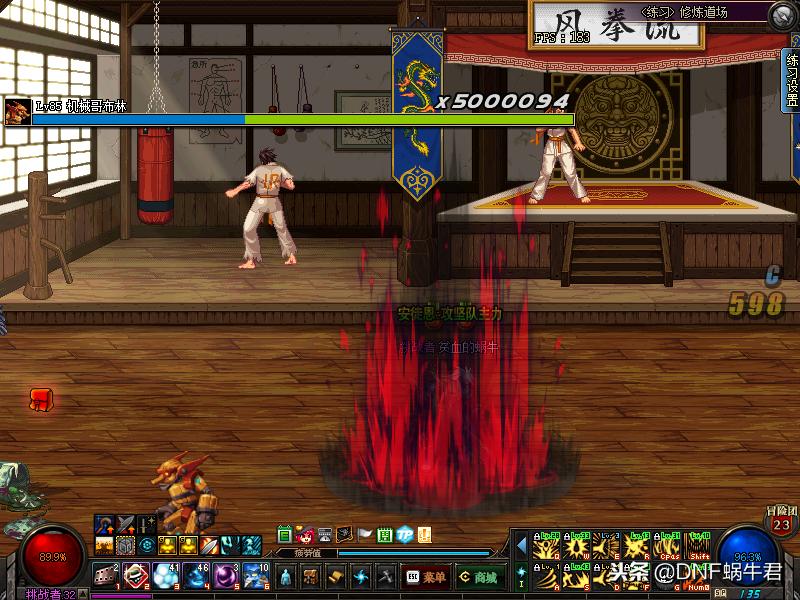The width and height of the screenshot is (800, 600).
Task: Use the film reel item in slot 1
Action: tap(106, 575)
